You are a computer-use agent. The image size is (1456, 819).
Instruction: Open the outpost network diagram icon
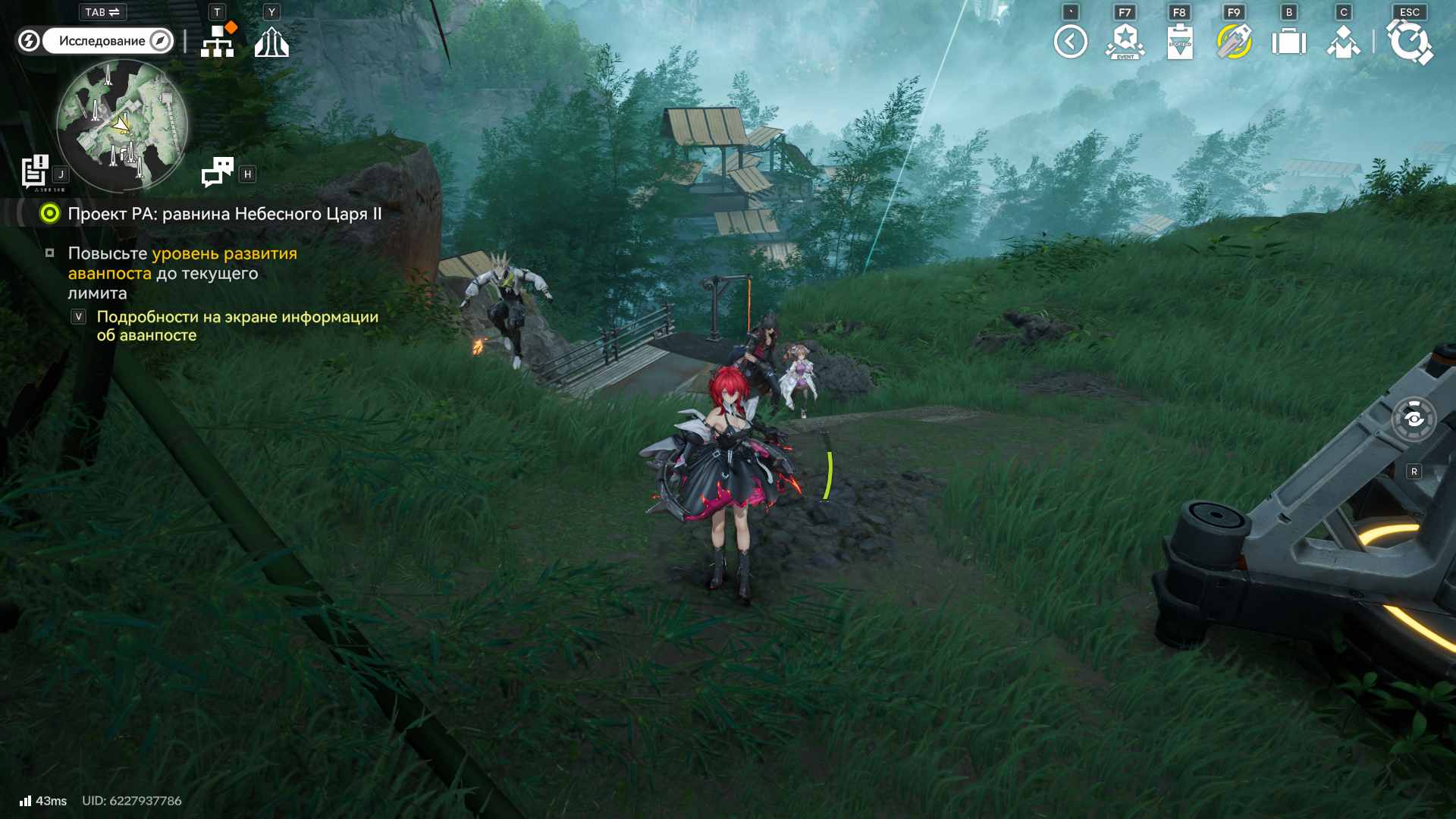218,42
